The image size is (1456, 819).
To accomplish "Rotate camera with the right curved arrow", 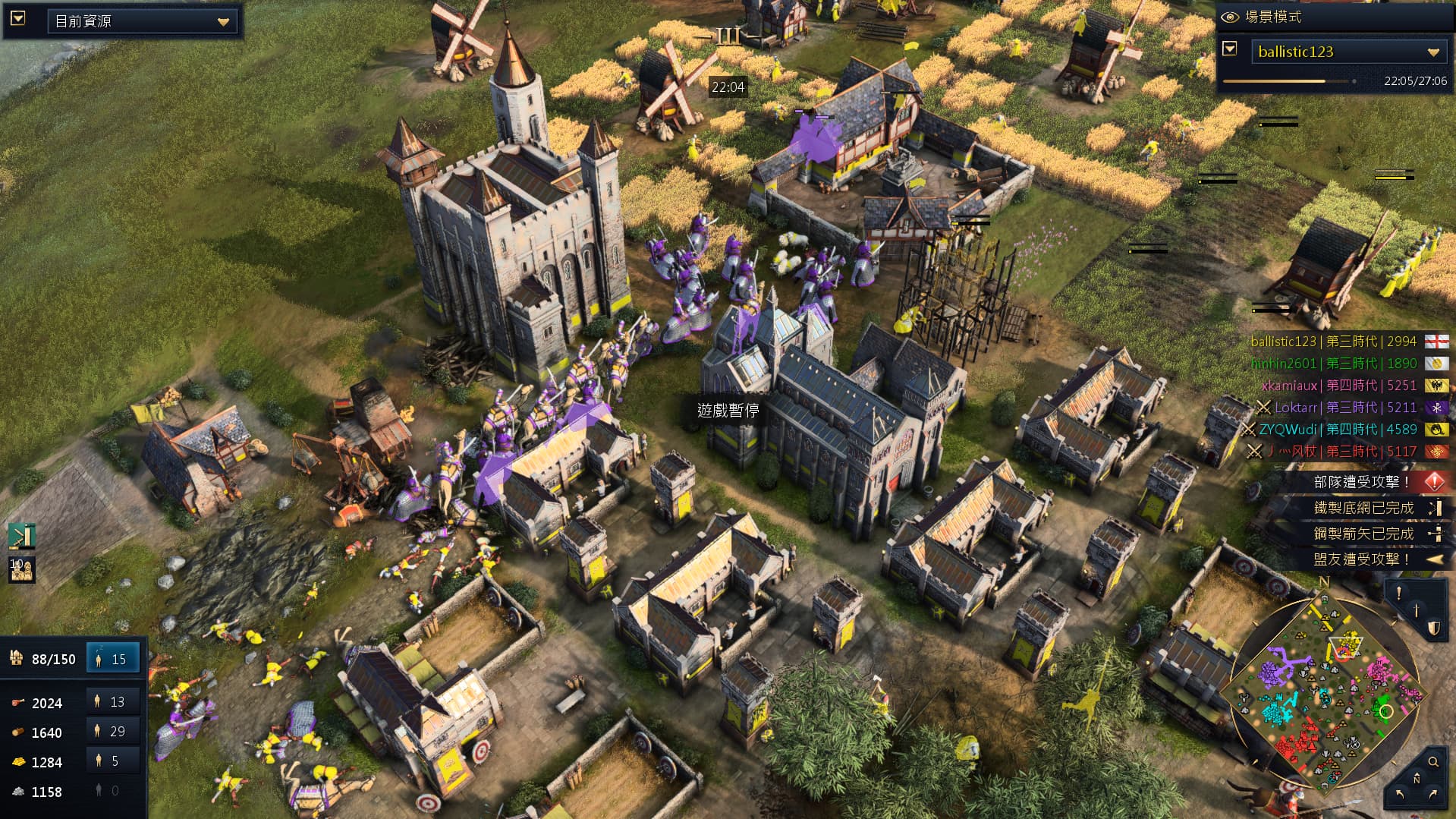I will (1432, 794).
